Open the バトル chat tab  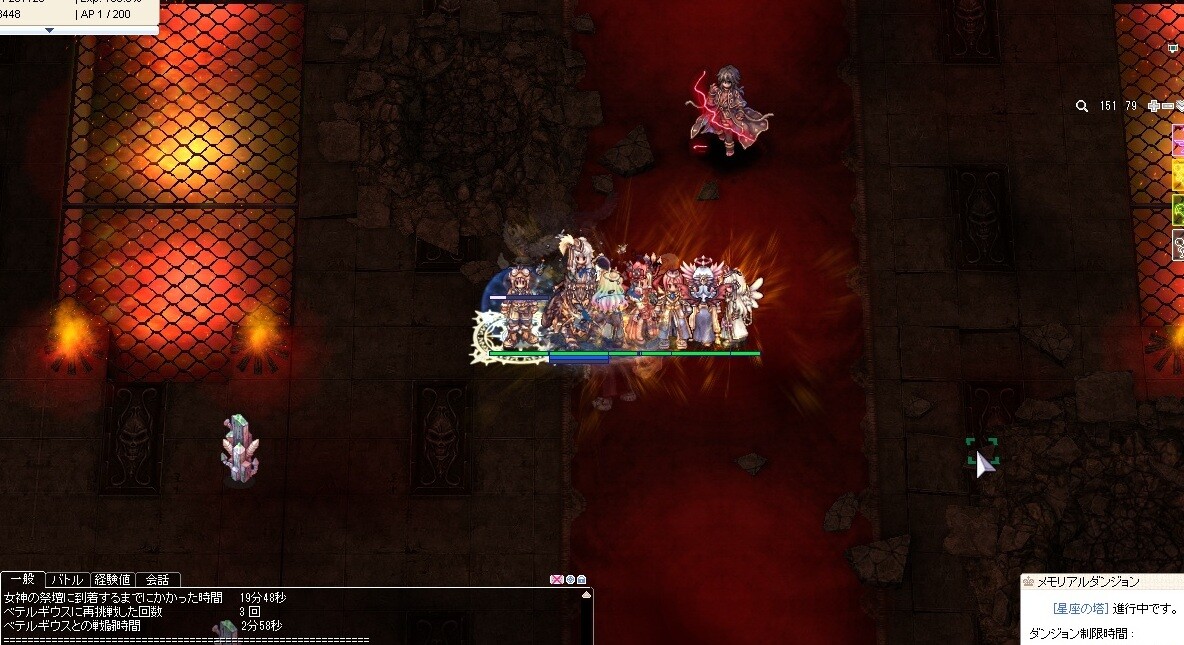(67, 579)
